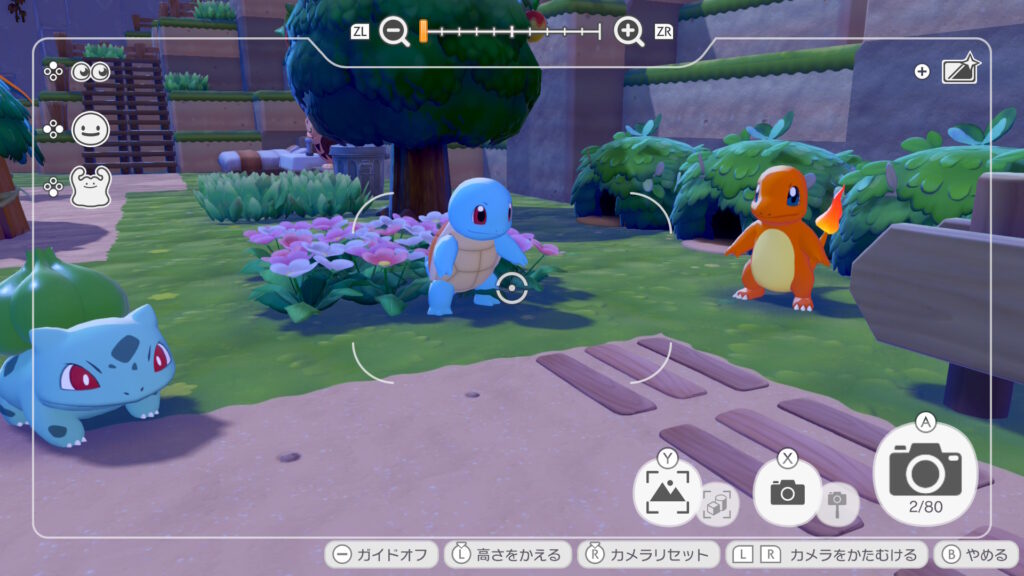Viewport: 1024px width, 576px height.
Task: Exit camera mode with やめる
Action: 976,555
